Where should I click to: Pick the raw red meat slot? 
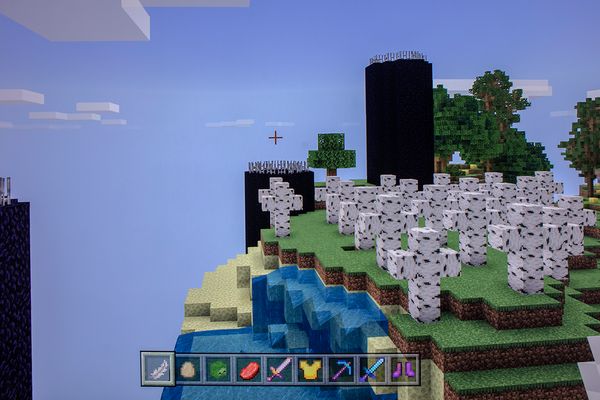pyautogui.click(x=249, y=369)
